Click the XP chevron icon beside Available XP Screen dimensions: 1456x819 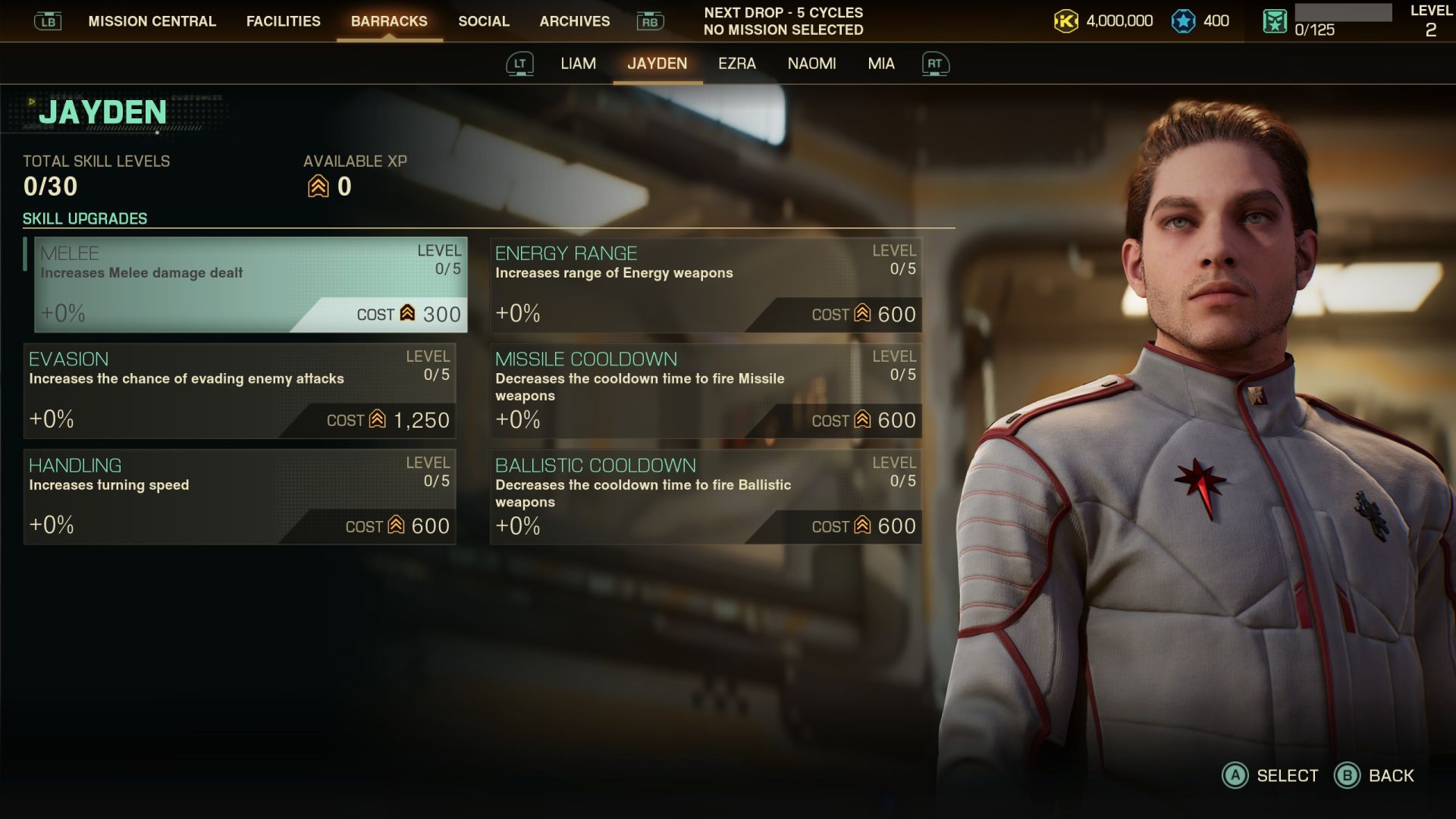(x=318, y=184)
